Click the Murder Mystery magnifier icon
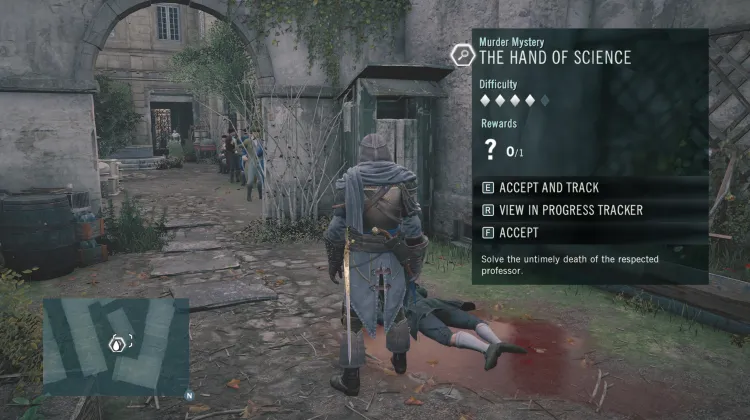The width and height of the screenshot is (750, 420). [463, 54]
